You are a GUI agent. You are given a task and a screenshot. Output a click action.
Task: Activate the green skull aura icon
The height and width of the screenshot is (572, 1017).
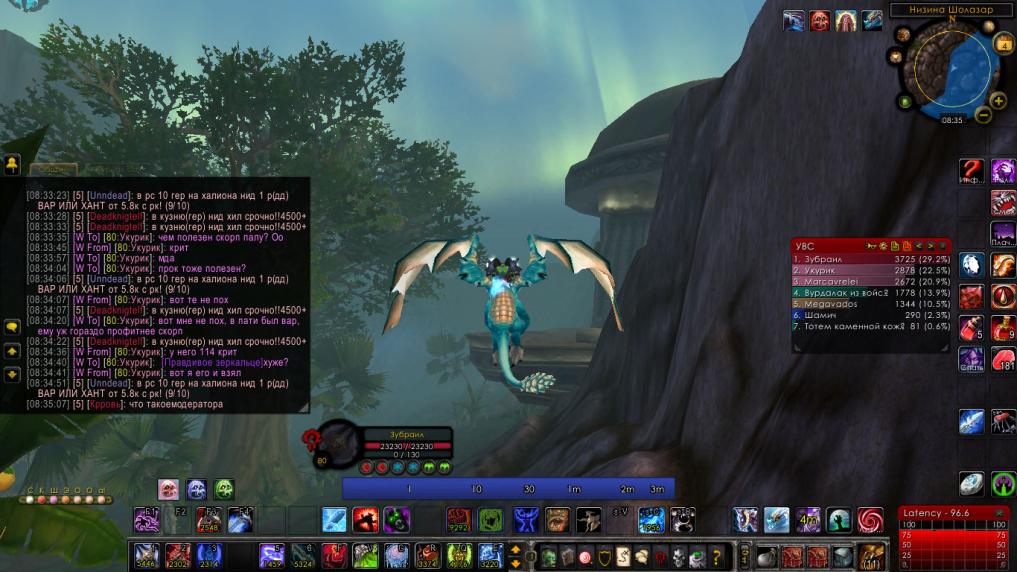[x=224, y=489]
